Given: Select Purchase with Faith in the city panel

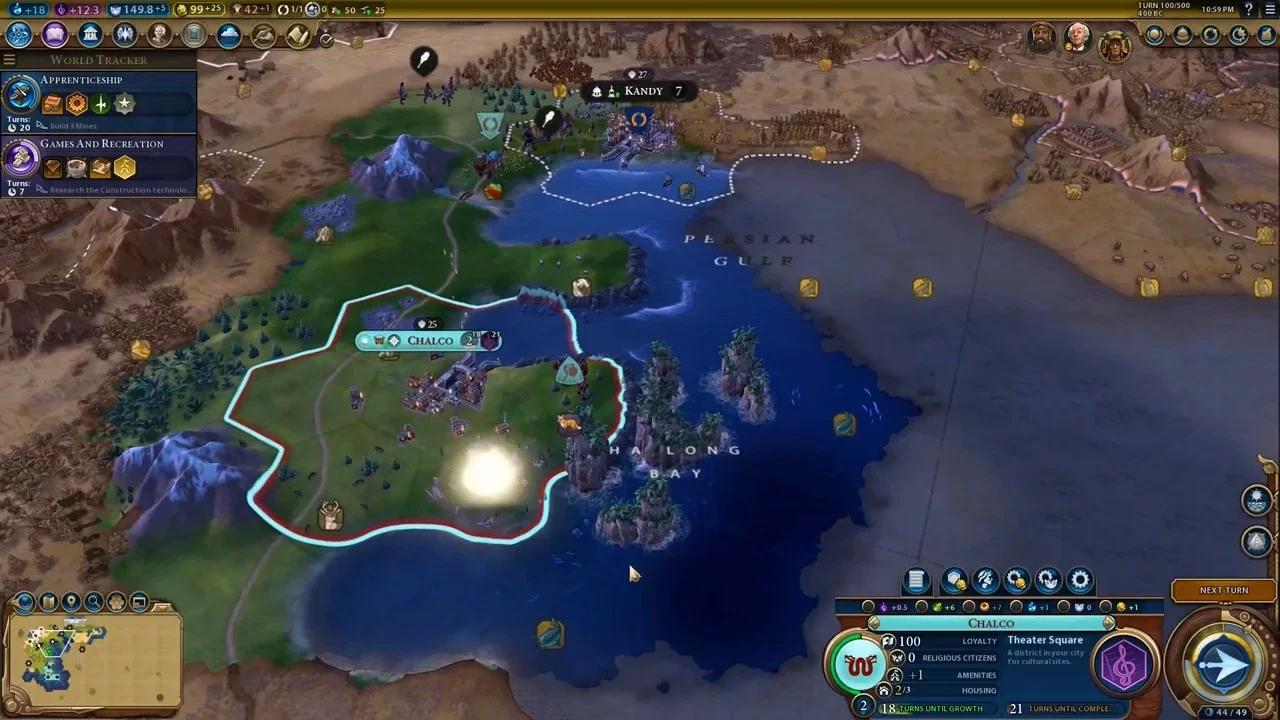Looking at the screenshot, I should (x=985, y=580).
